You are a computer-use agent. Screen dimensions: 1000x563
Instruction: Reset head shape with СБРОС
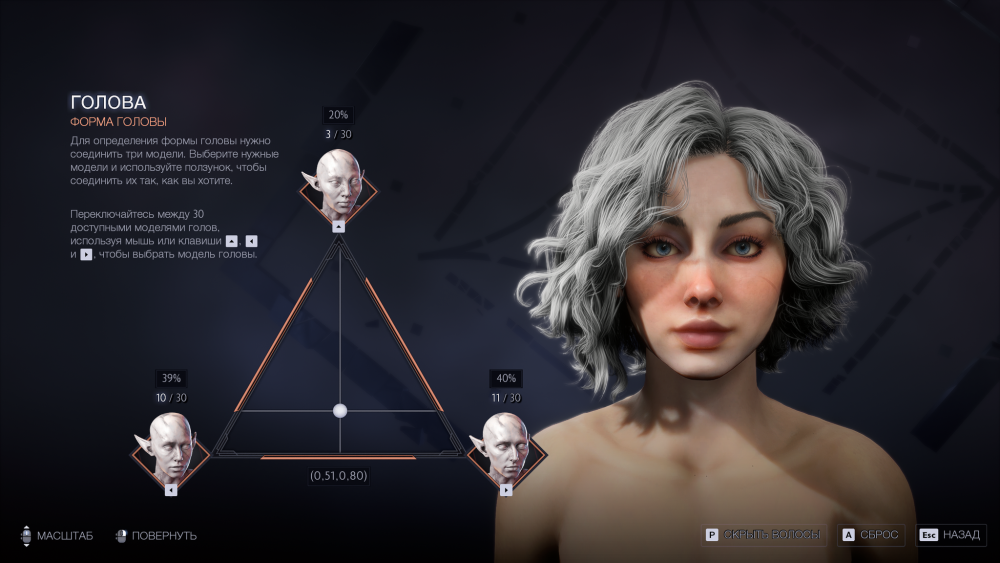[872, 535]
